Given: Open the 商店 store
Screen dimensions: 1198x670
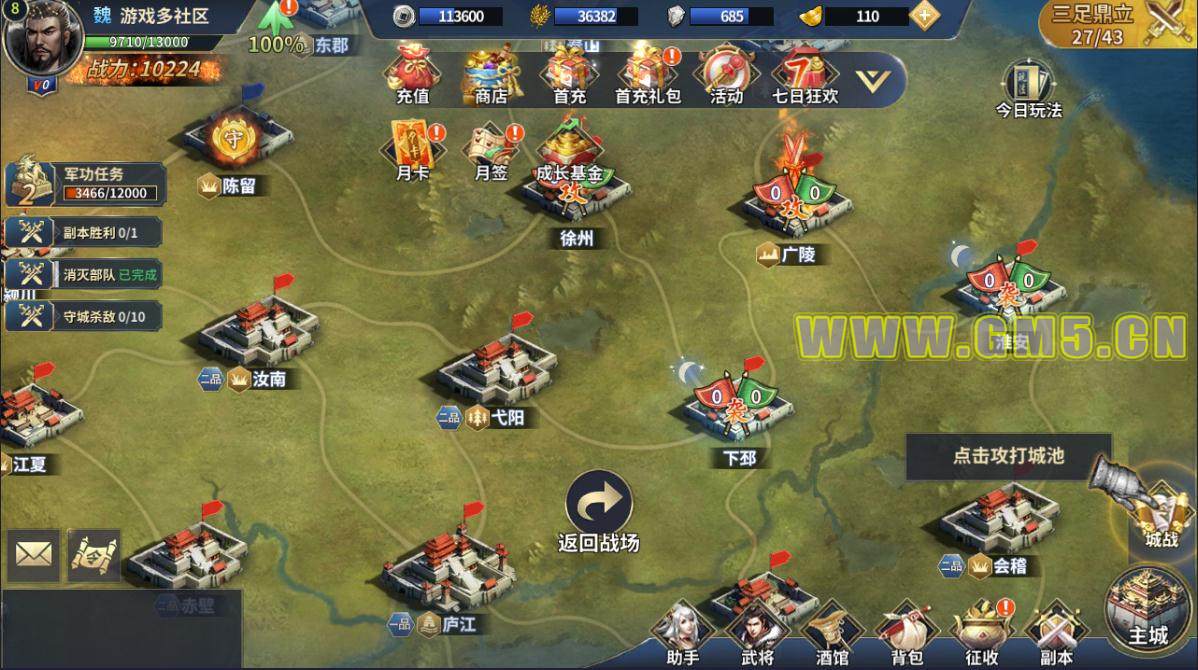Looking at the screenshot, I should (491, 74).
